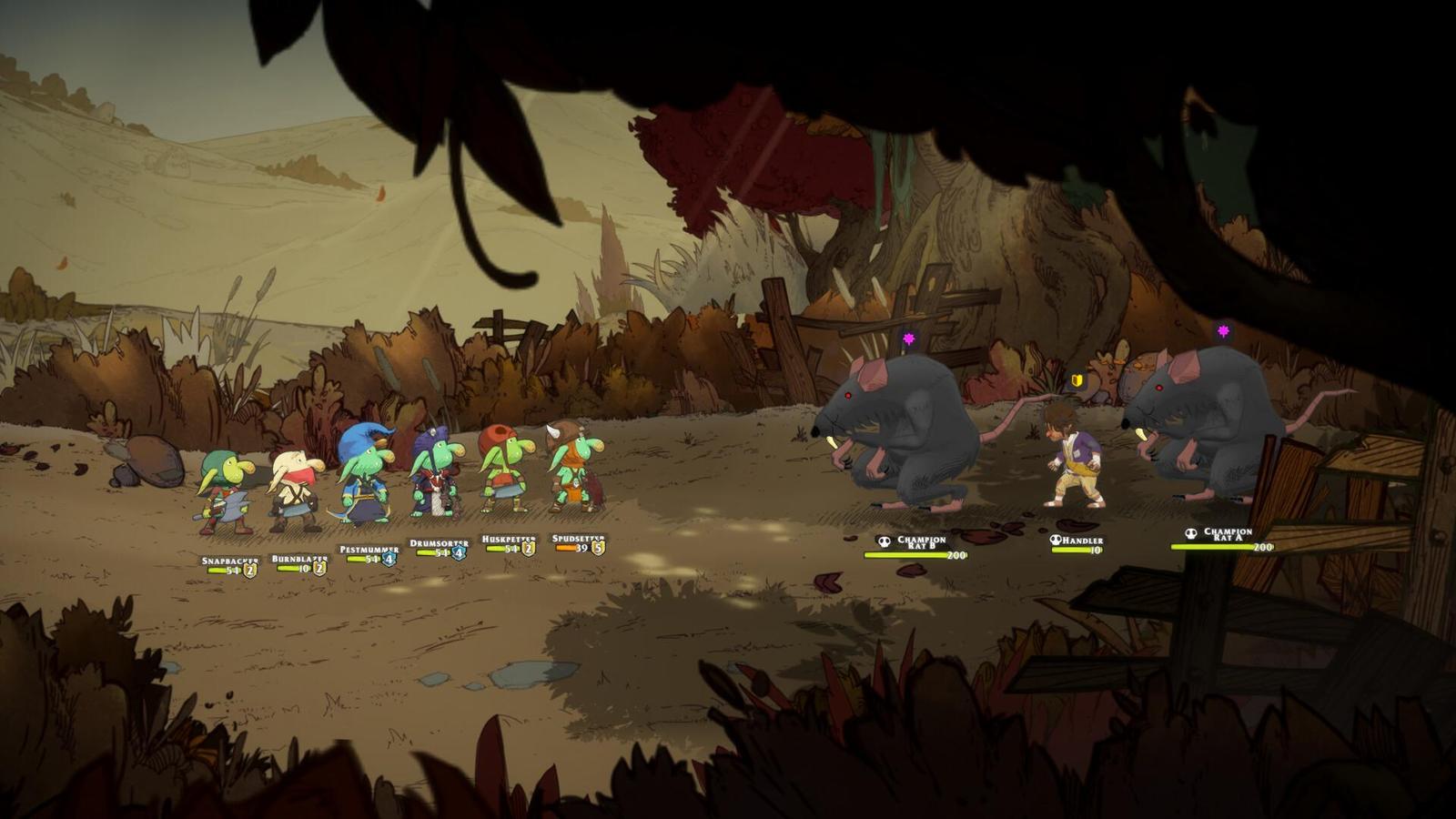Screen dimensions: 1456x819
Task: Select the gold shield badge on Burnblazer's plate
Action: click(318, 569)
